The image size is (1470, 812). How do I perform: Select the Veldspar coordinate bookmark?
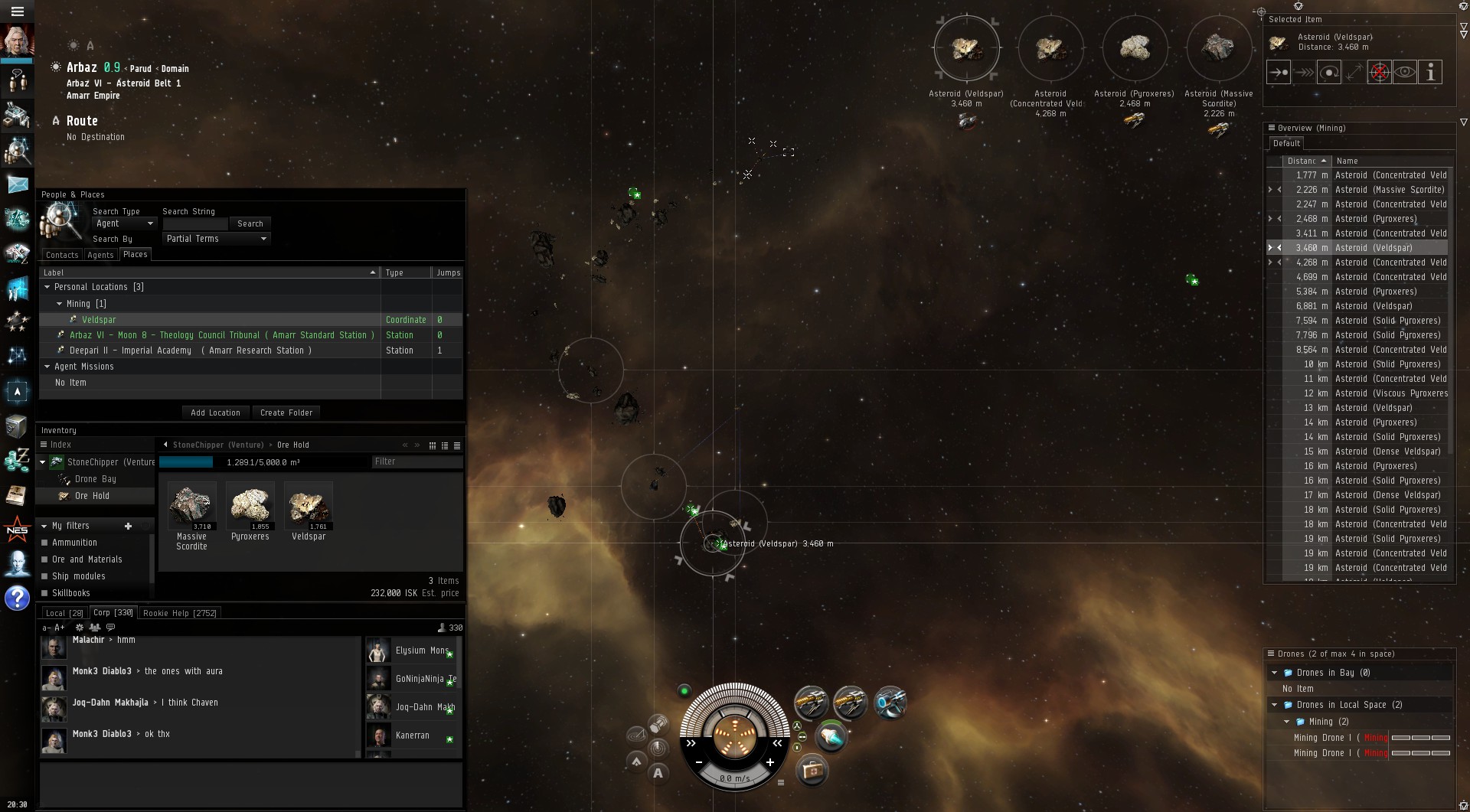99,320
